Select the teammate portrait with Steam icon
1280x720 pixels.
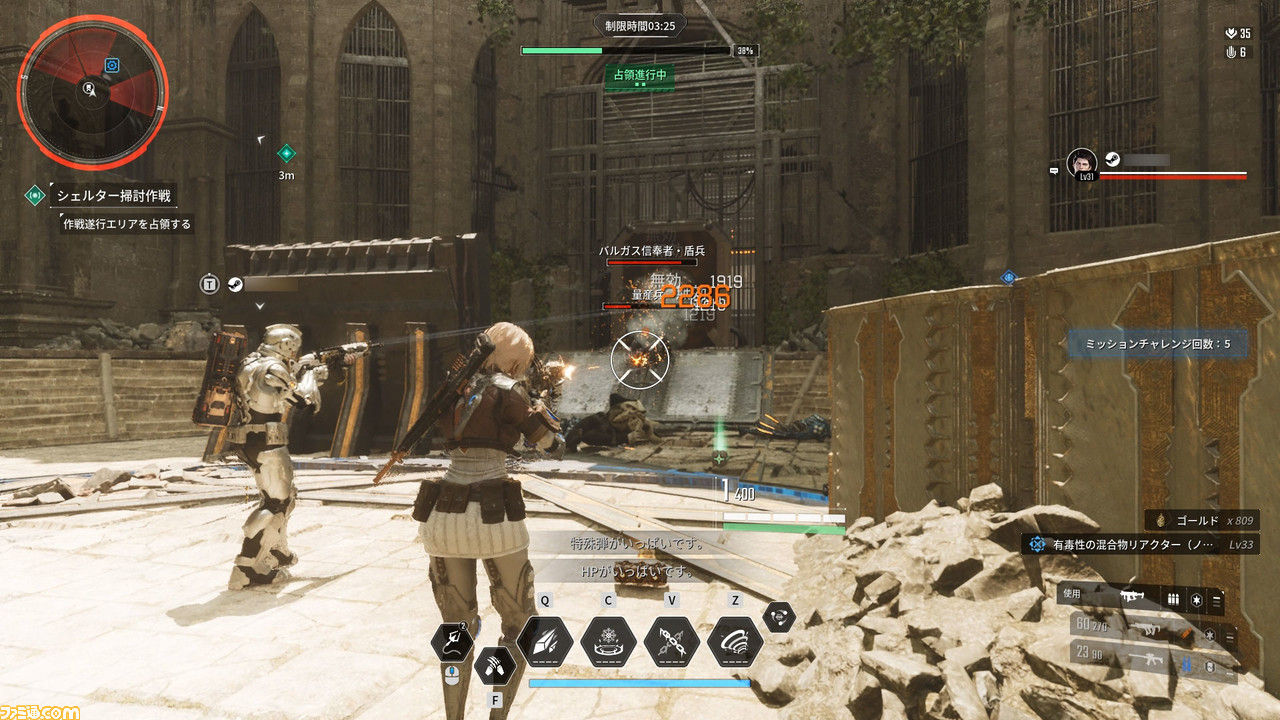pos(1082,163)
